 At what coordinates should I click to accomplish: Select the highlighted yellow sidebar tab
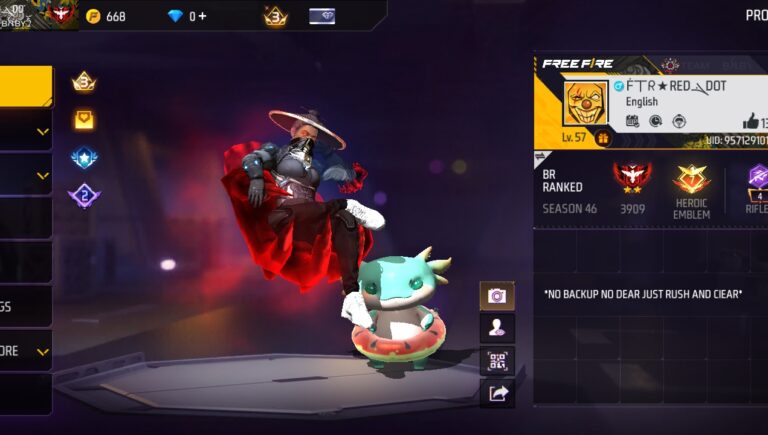26,87
